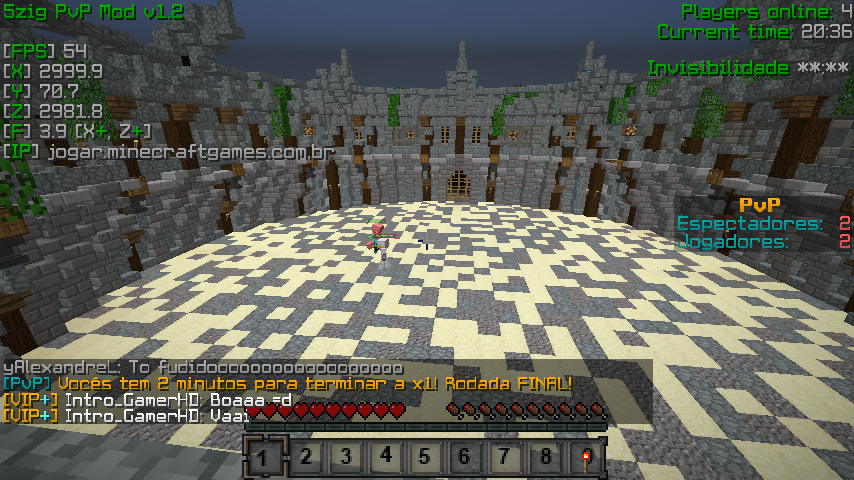Pick hotbar slot number 4
This screenshot has width=854, height=480.
tap(385, 458)
